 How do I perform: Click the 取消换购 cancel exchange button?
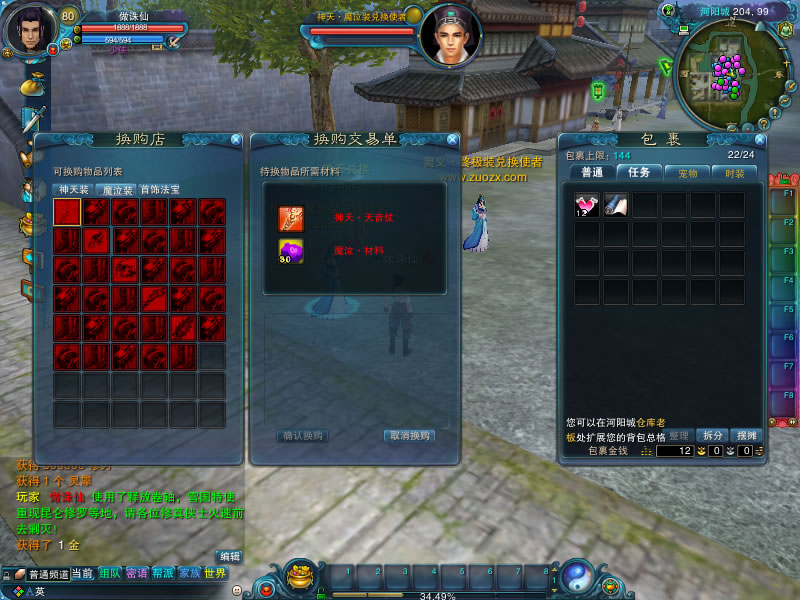pos(410,436)
